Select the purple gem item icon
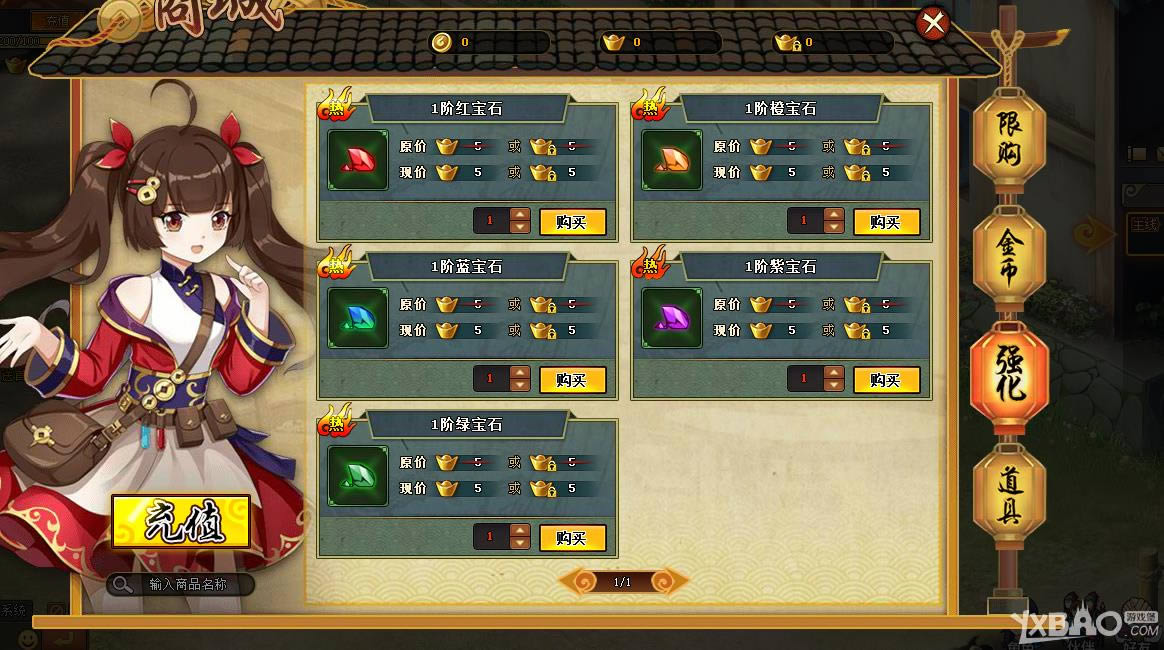Viewport: 1164px width, 650px height. coord(672,318)
